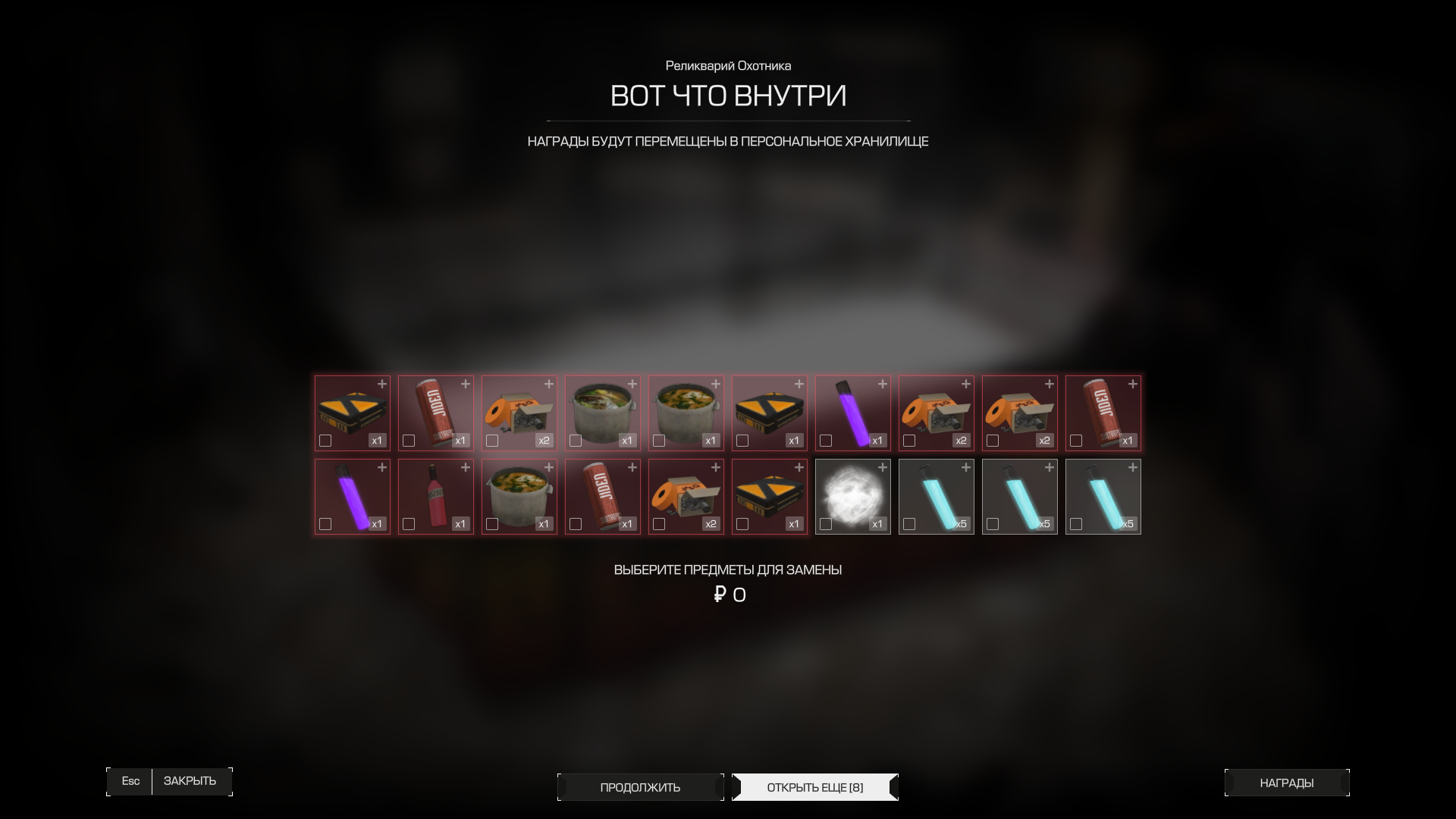The image size is (1456, 819).
Task: Close the screen with ЗАКРЫТЬ
Action: pos(190,781)
